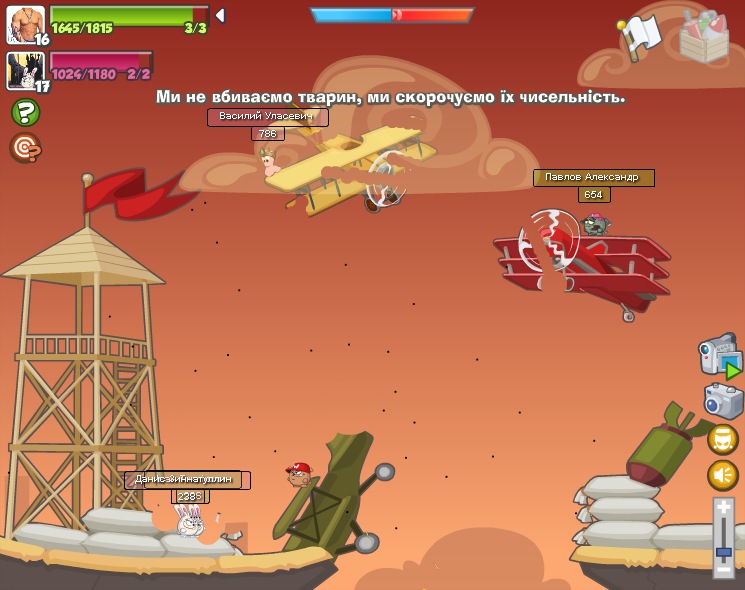745x590 pixels.
Task: Start video recording with the camcorder icon
Action: (719, 355)
